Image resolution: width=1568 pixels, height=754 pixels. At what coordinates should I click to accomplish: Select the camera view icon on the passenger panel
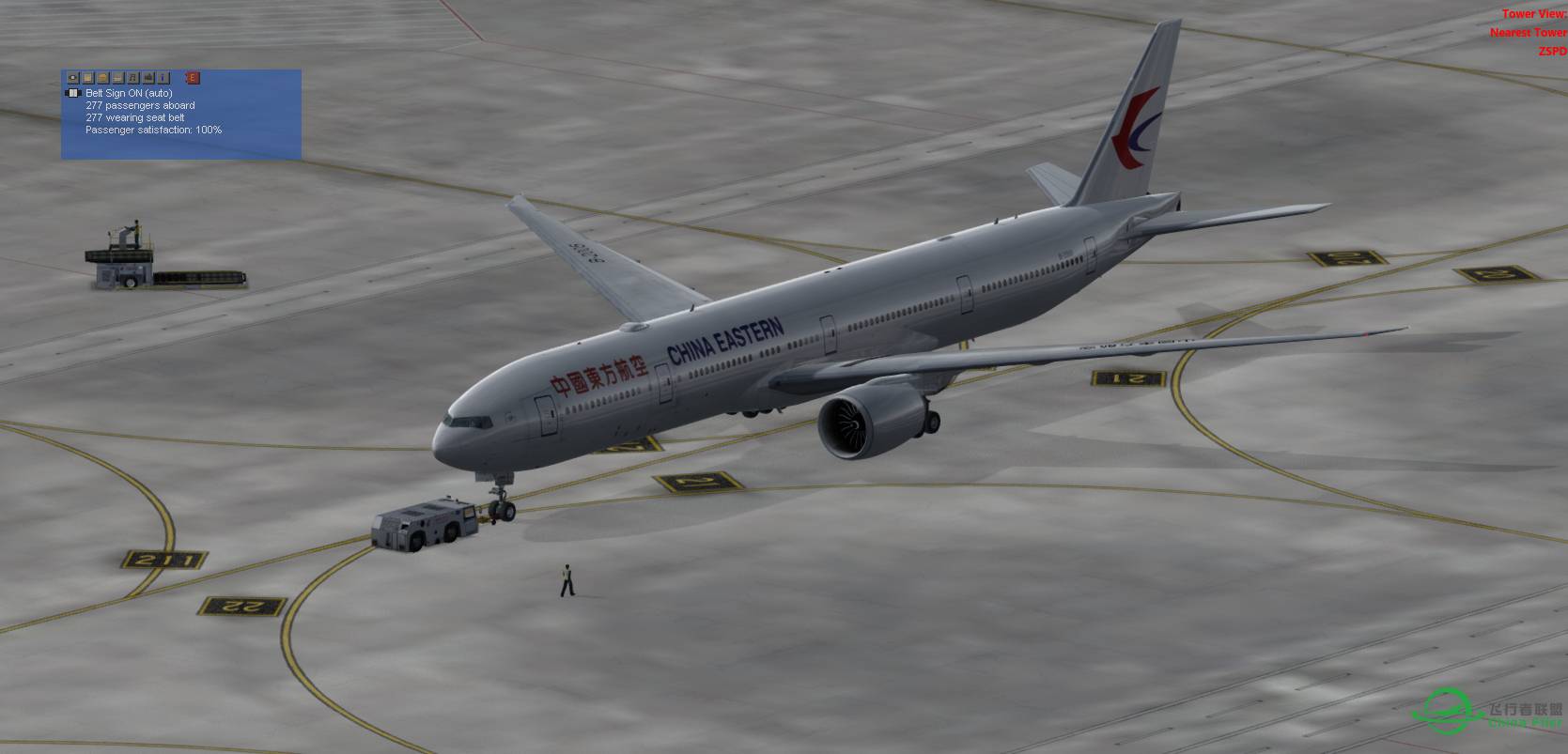(x=72, y=78)
